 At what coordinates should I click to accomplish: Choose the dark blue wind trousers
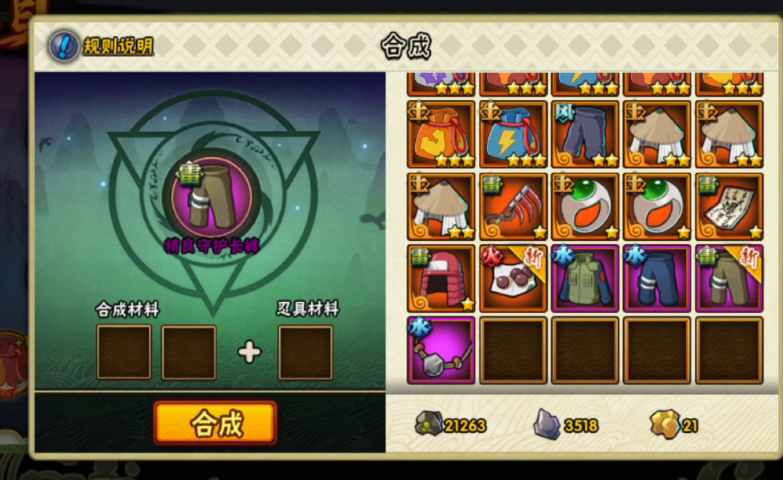click(x=585, y=134)
